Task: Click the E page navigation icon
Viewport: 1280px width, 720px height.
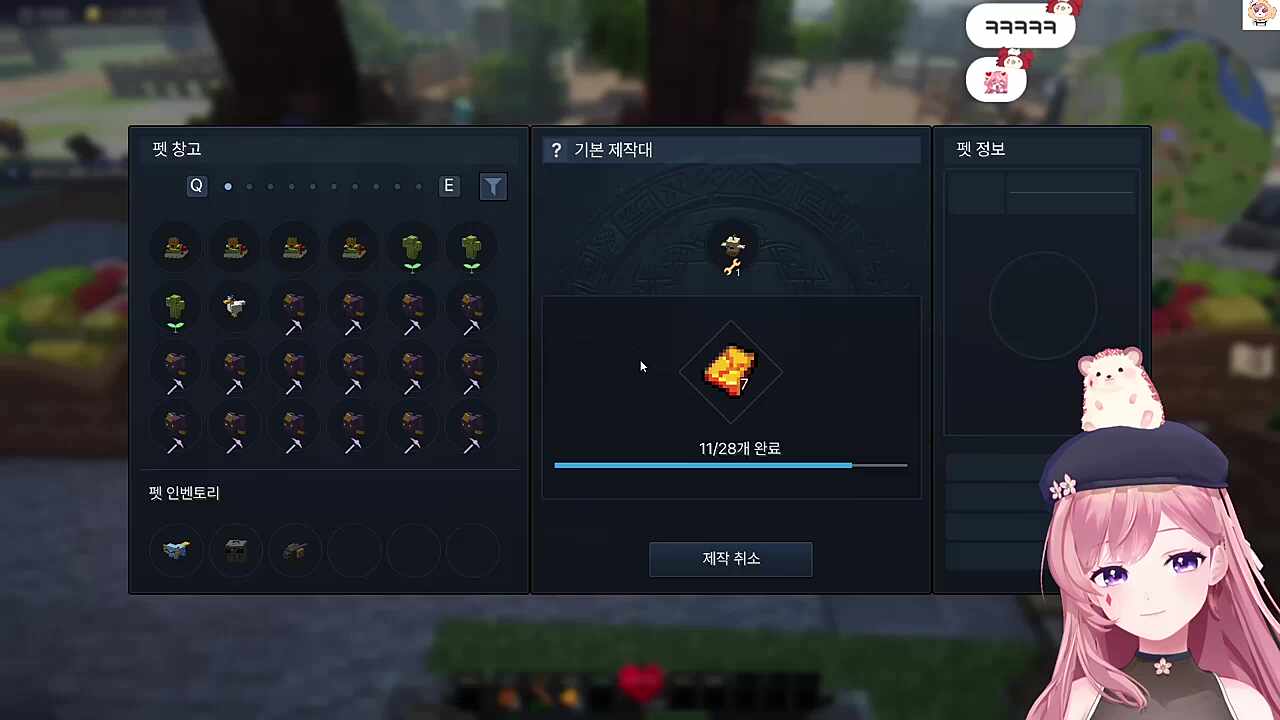Action: [x=448, y=186]
